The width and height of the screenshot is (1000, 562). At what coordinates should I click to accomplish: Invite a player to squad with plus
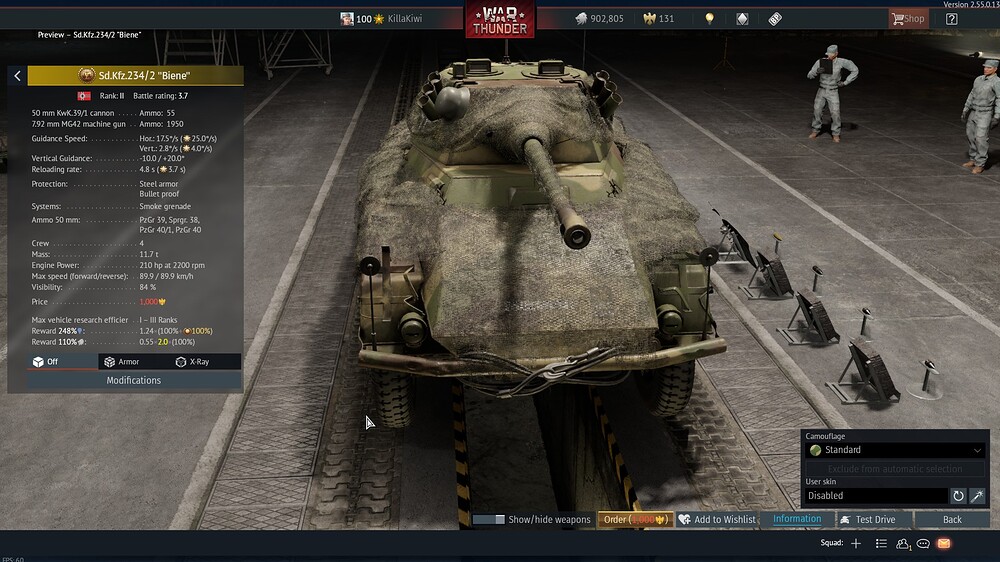(x=856, y=543)
